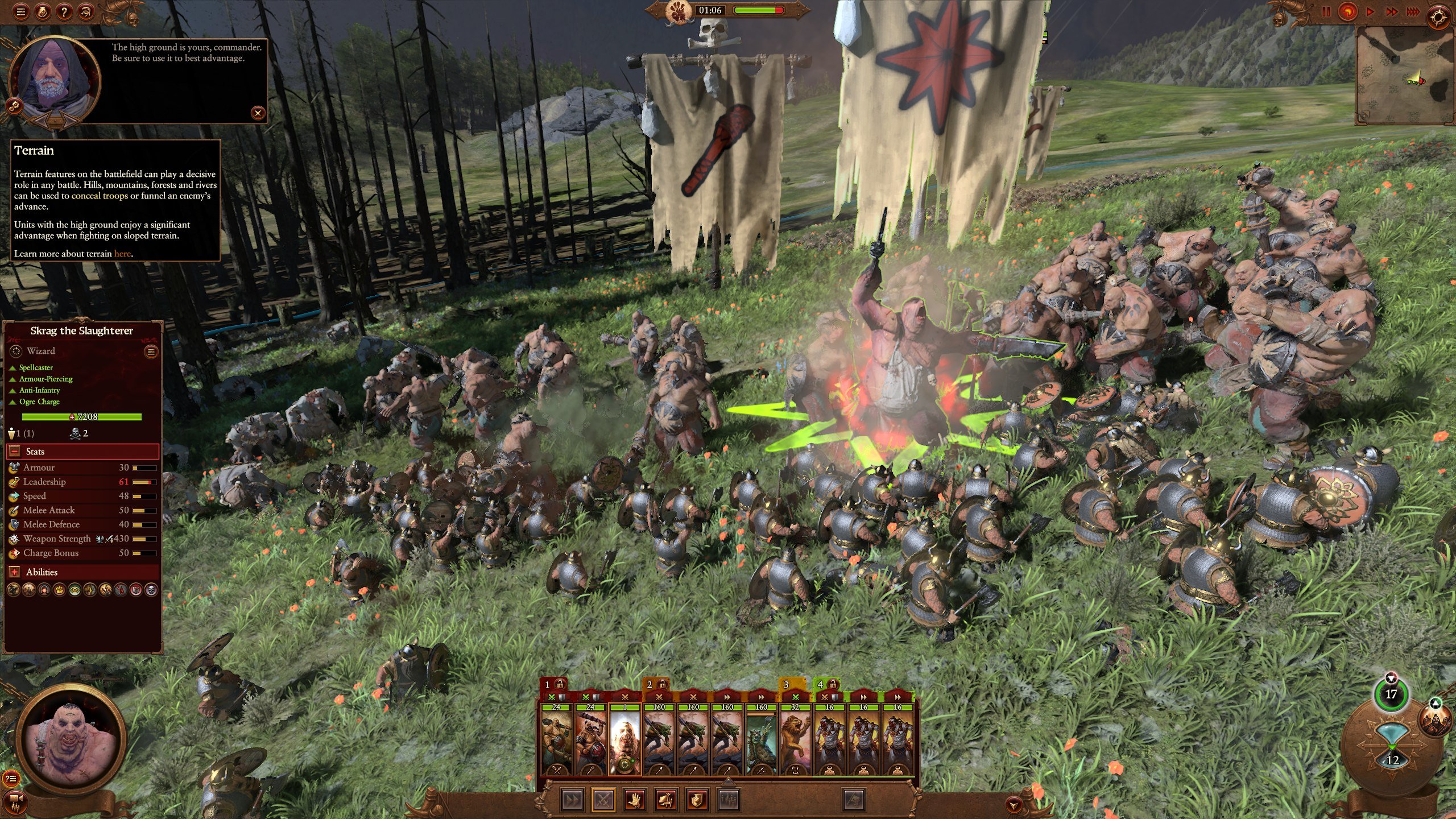Follow the 'conceal troops' link
The height and width of the screenshot is (819, 1456).
[x=100, y=196]
